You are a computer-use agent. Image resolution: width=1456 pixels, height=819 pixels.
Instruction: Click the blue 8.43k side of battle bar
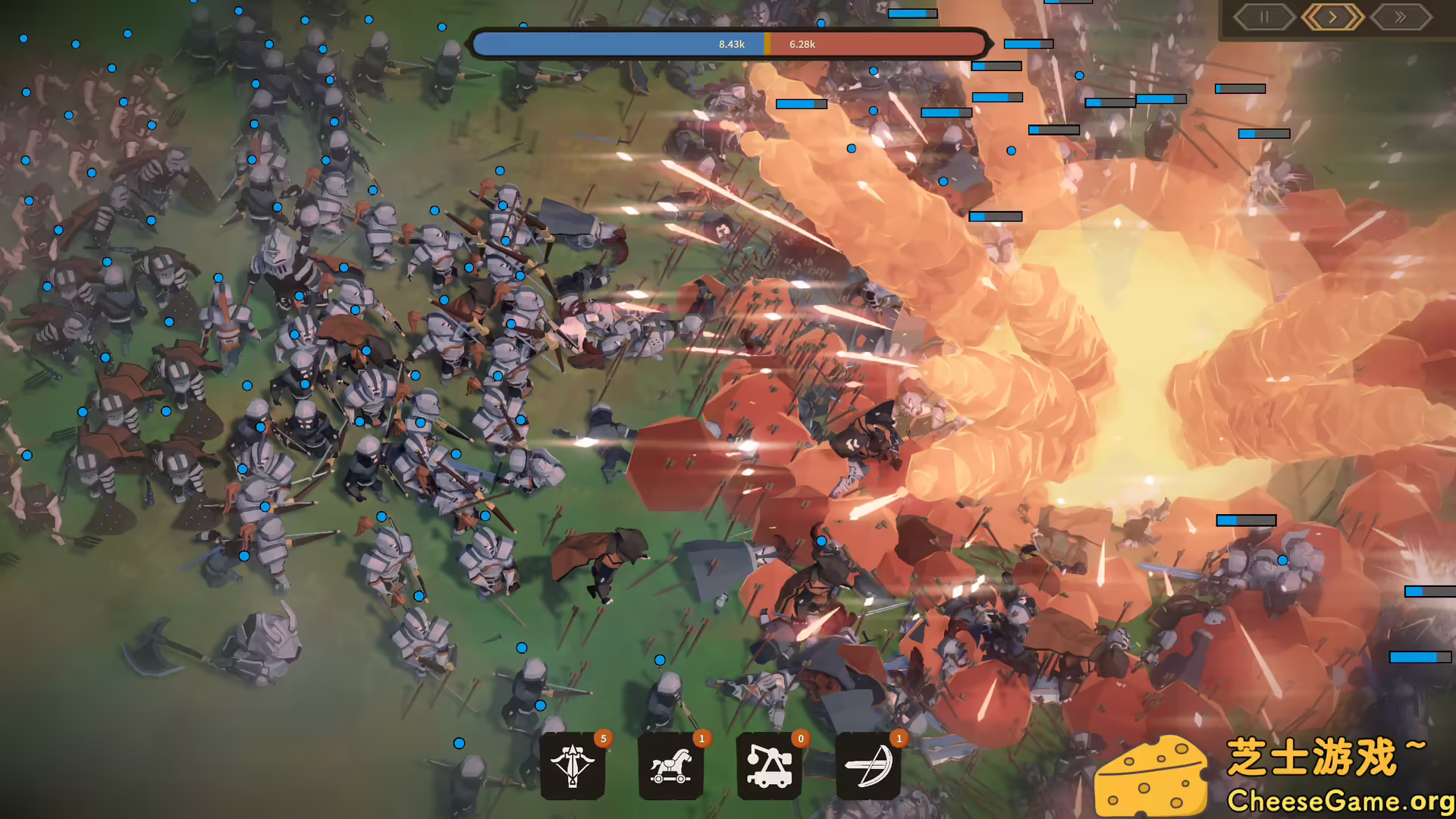click(x=622, y=44)
